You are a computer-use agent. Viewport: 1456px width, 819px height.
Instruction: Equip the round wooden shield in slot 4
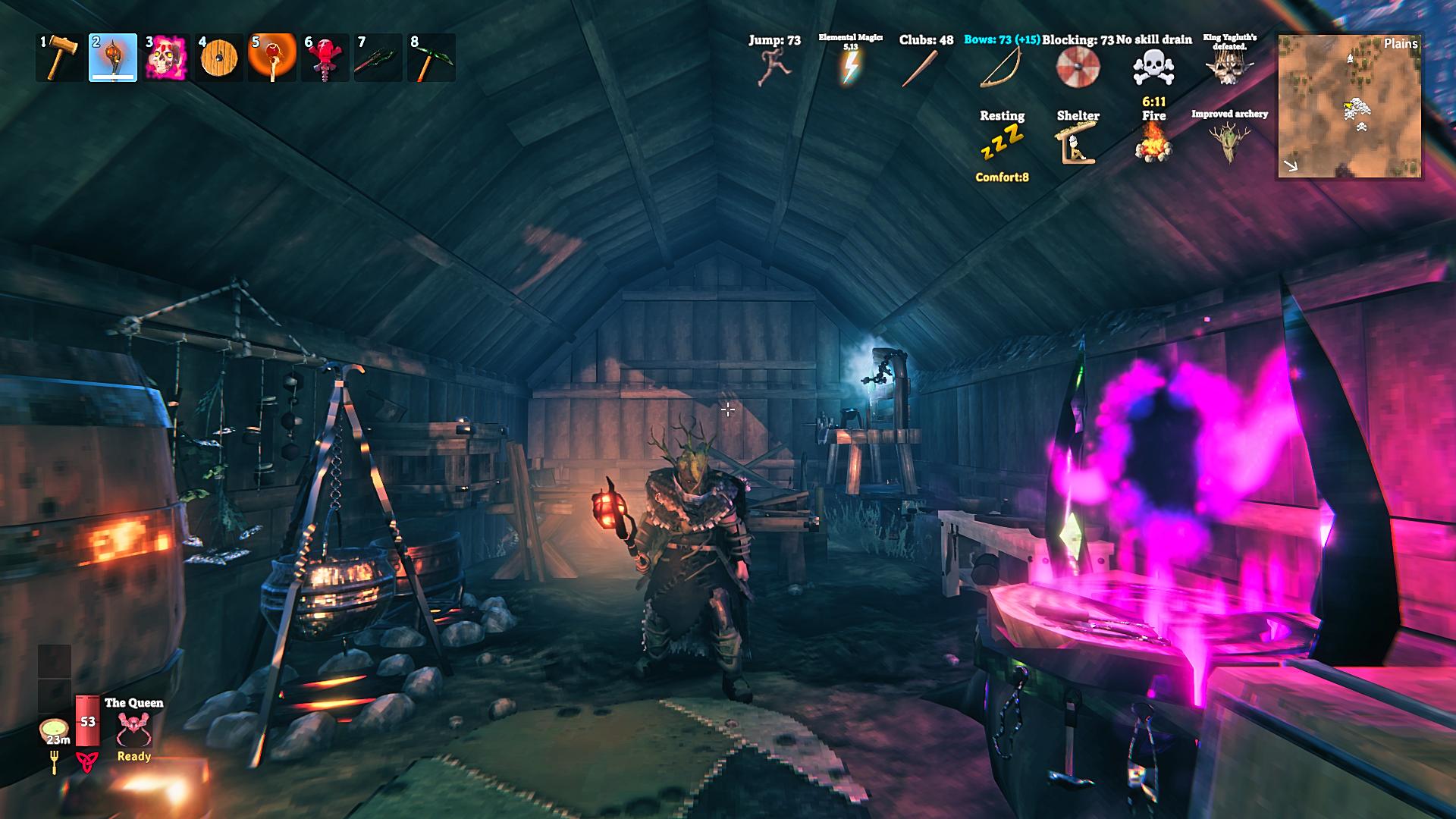tap(219, 58)
